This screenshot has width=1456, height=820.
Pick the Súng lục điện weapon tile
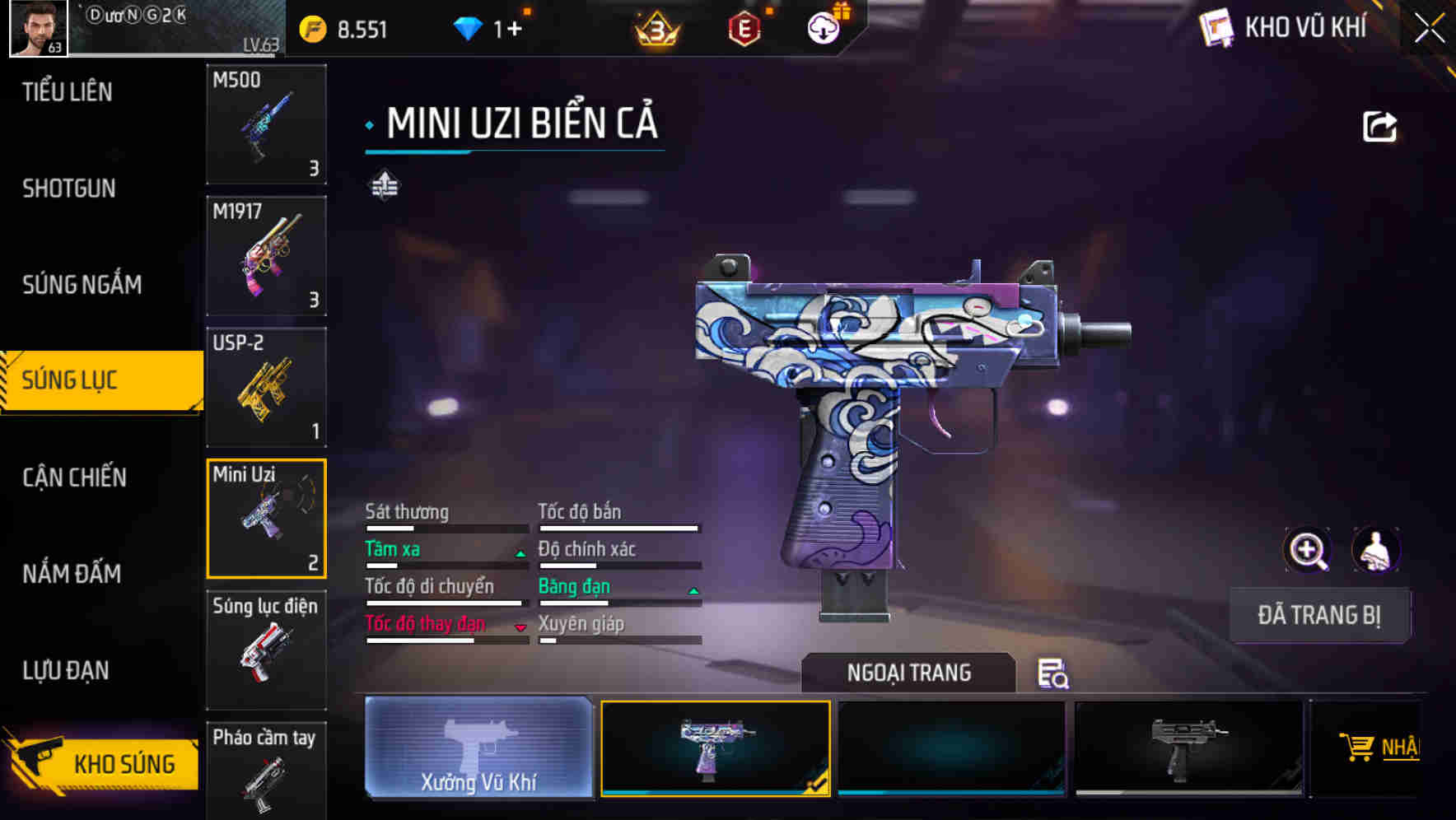[266, 650]
